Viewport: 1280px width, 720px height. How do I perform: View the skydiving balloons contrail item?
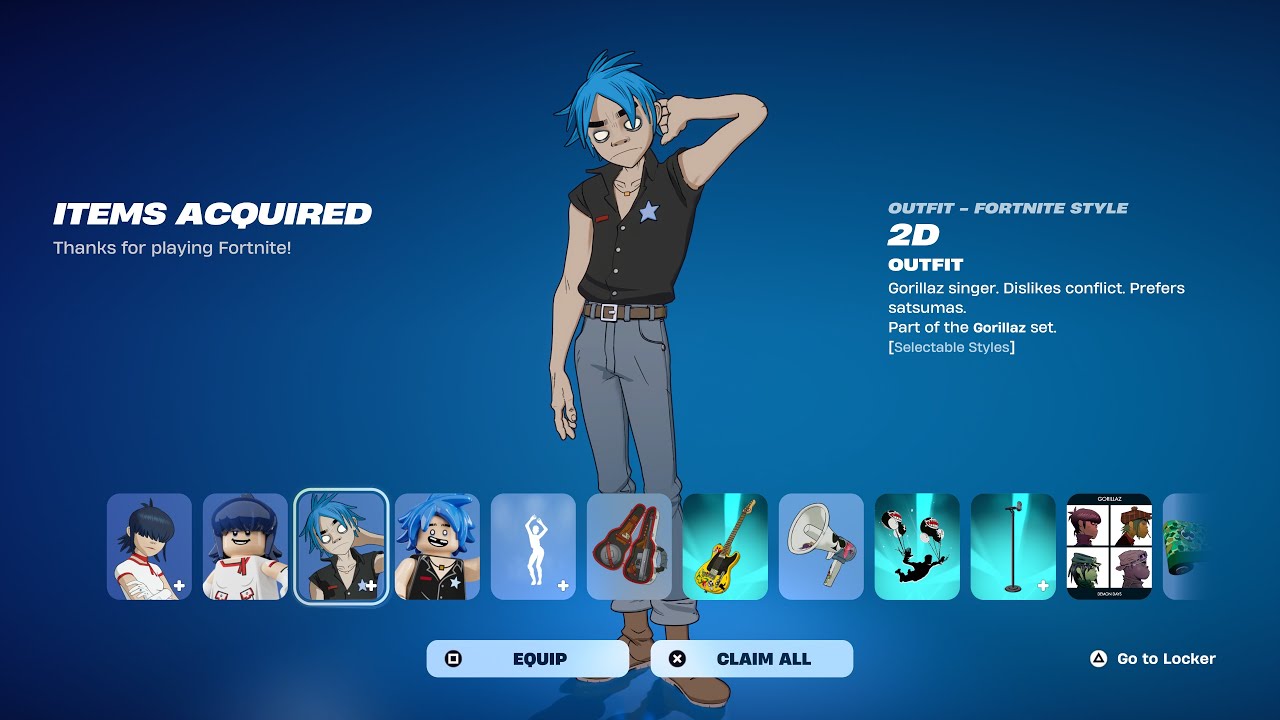coord(917,547)
